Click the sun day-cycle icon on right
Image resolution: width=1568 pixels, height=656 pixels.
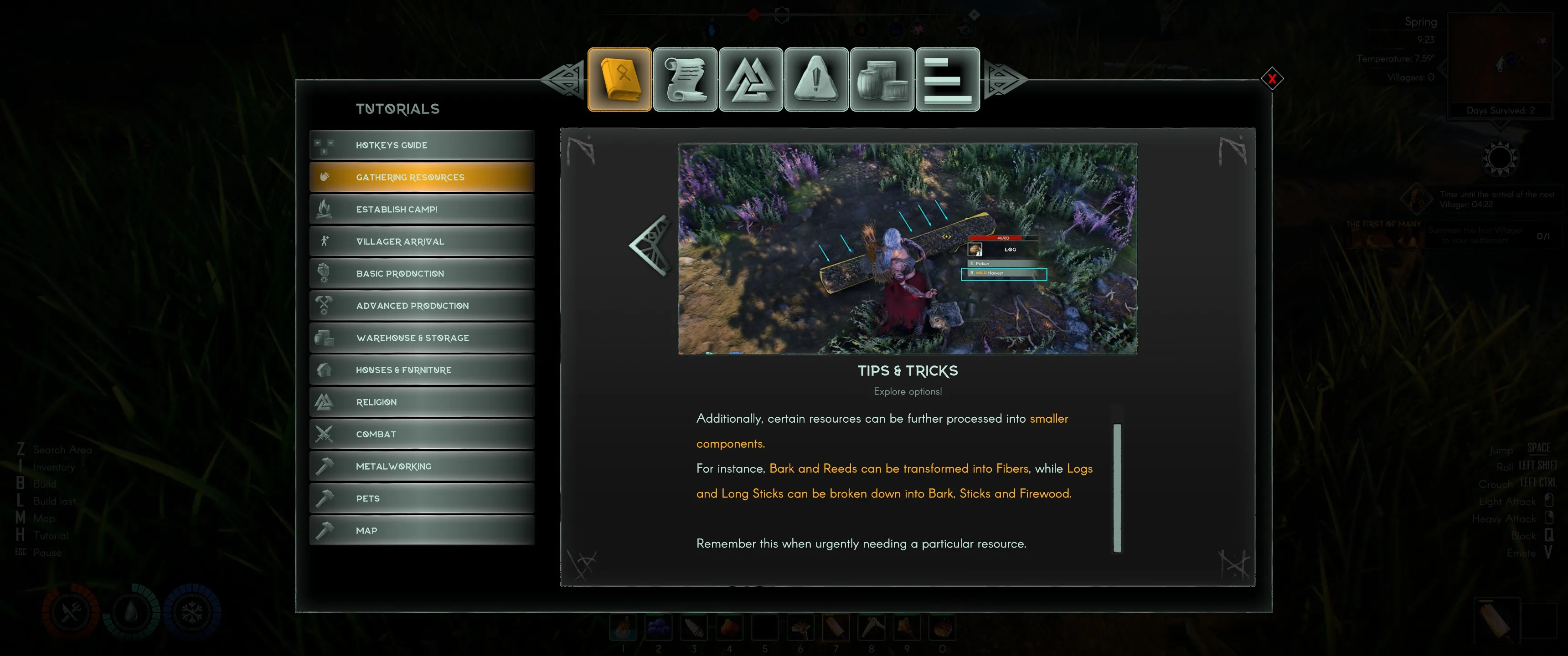[1501, 157]
